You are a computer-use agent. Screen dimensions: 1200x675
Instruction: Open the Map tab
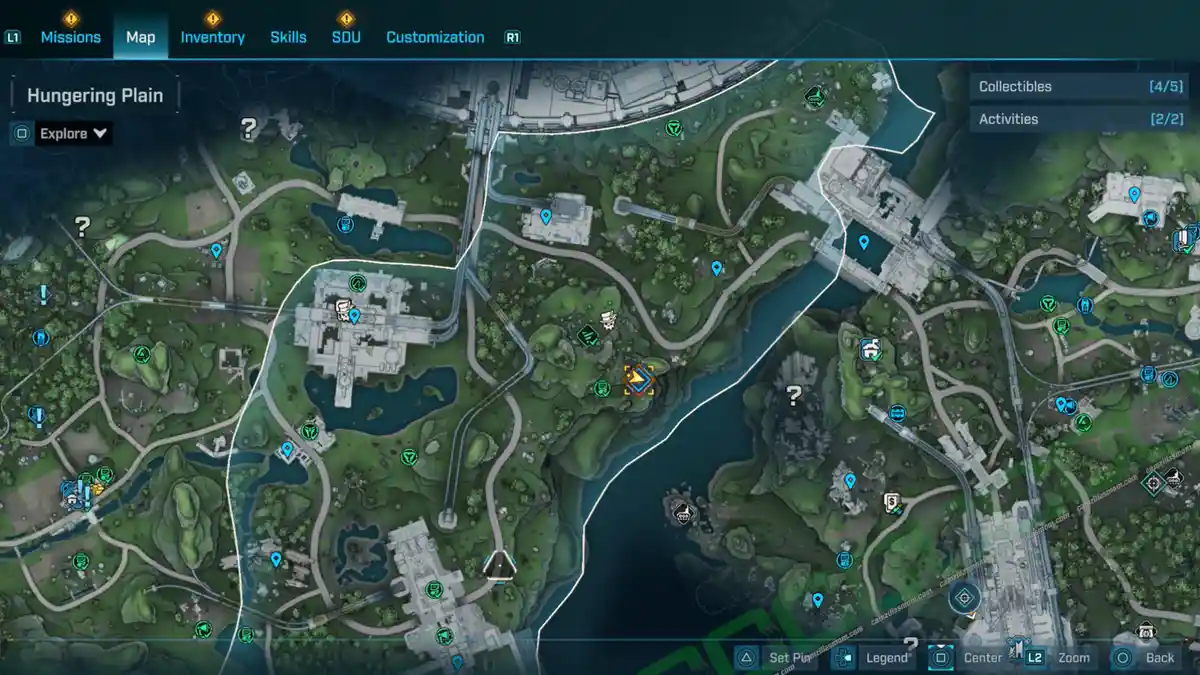point(140,37)
